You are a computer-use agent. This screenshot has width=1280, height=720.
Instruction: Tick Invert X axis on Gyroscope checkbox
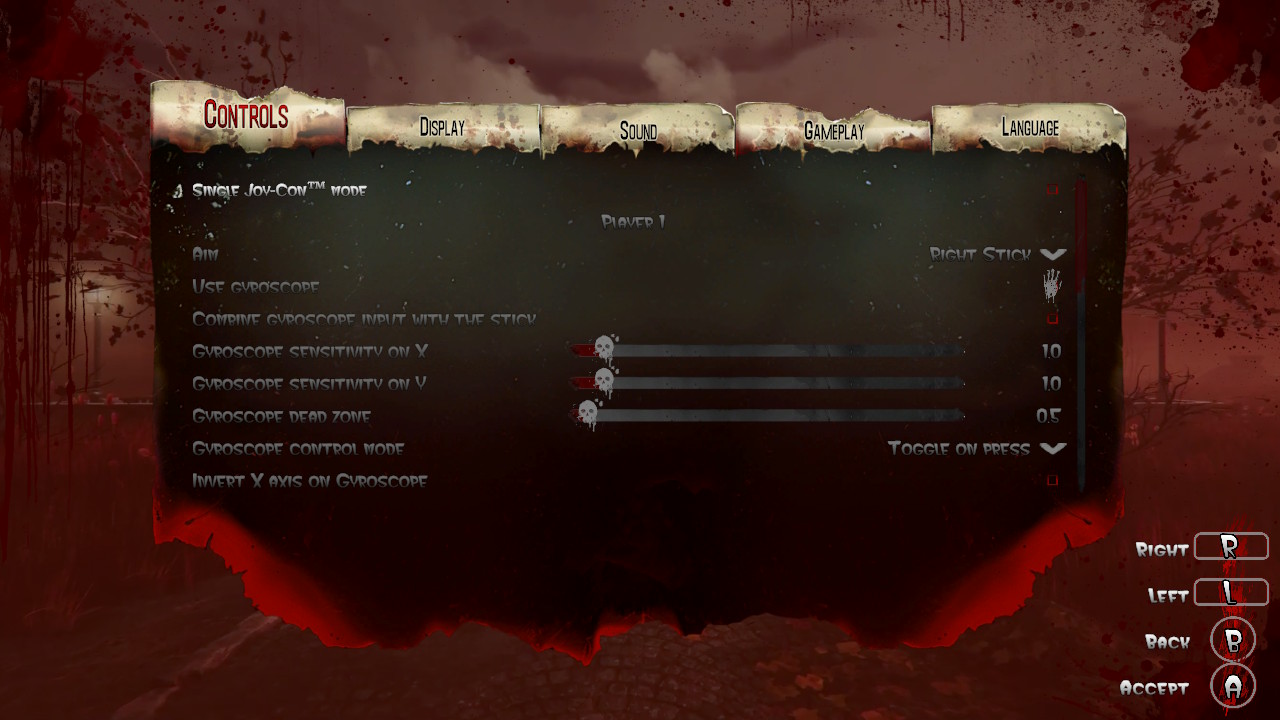[x=1052, y=481]
